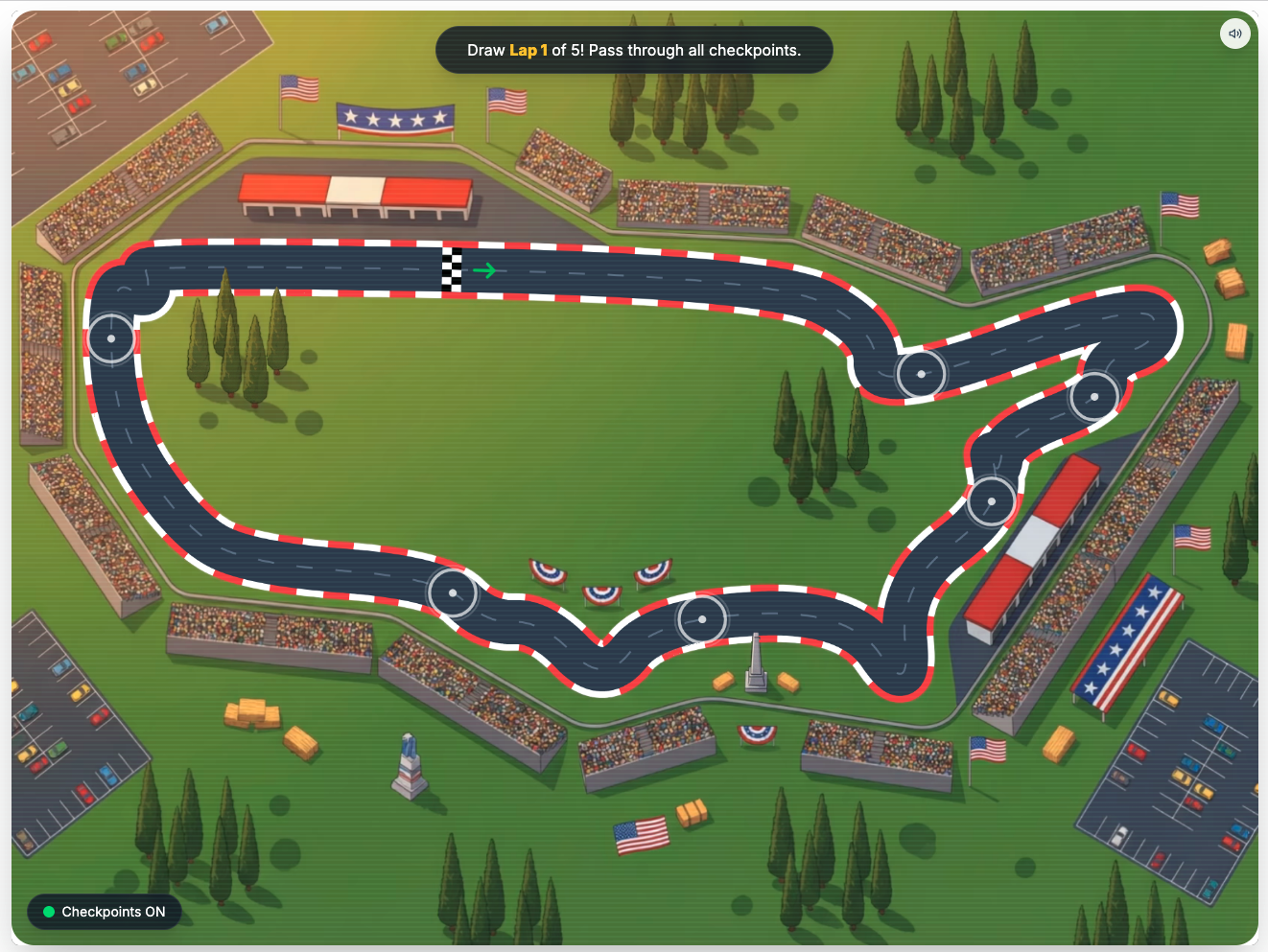Toggle the Checkpoints ON button

tap(105, 912)
